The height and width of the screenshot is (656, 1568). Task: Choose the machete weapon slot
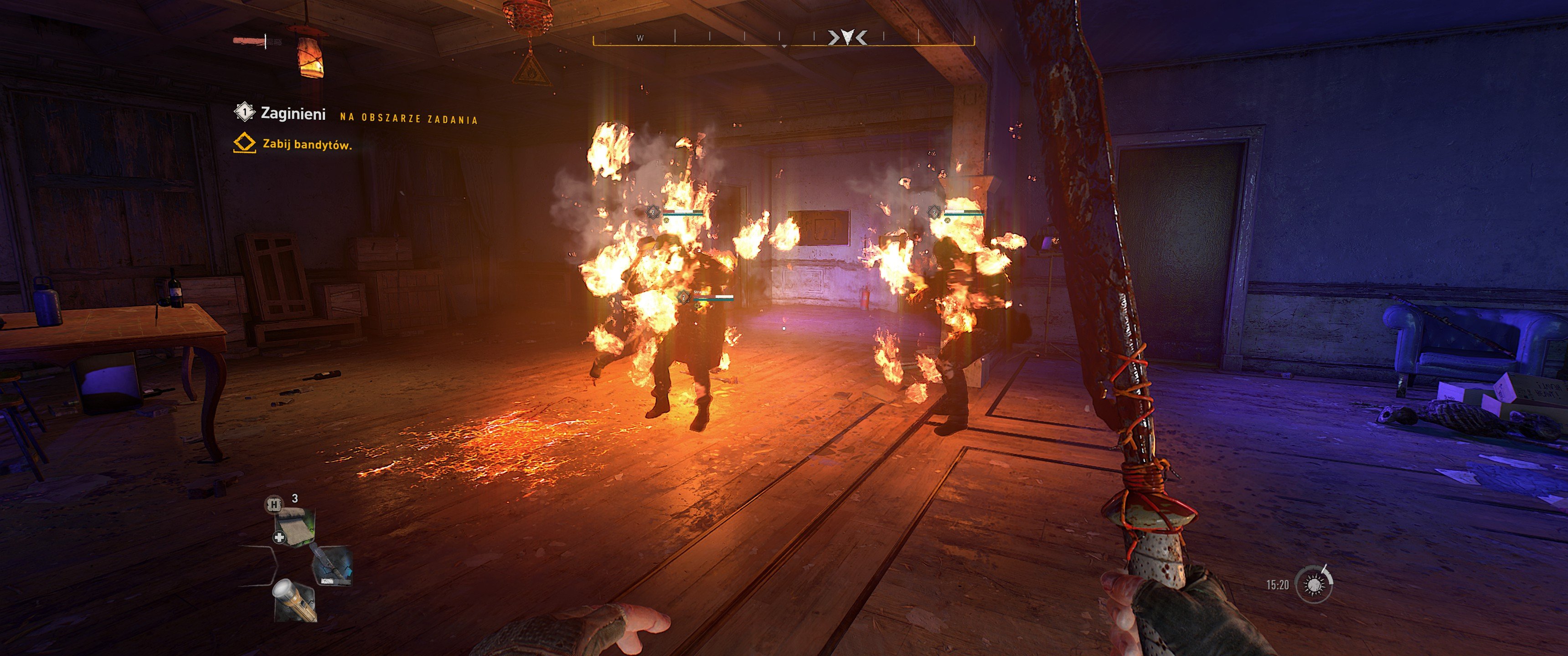332,566
